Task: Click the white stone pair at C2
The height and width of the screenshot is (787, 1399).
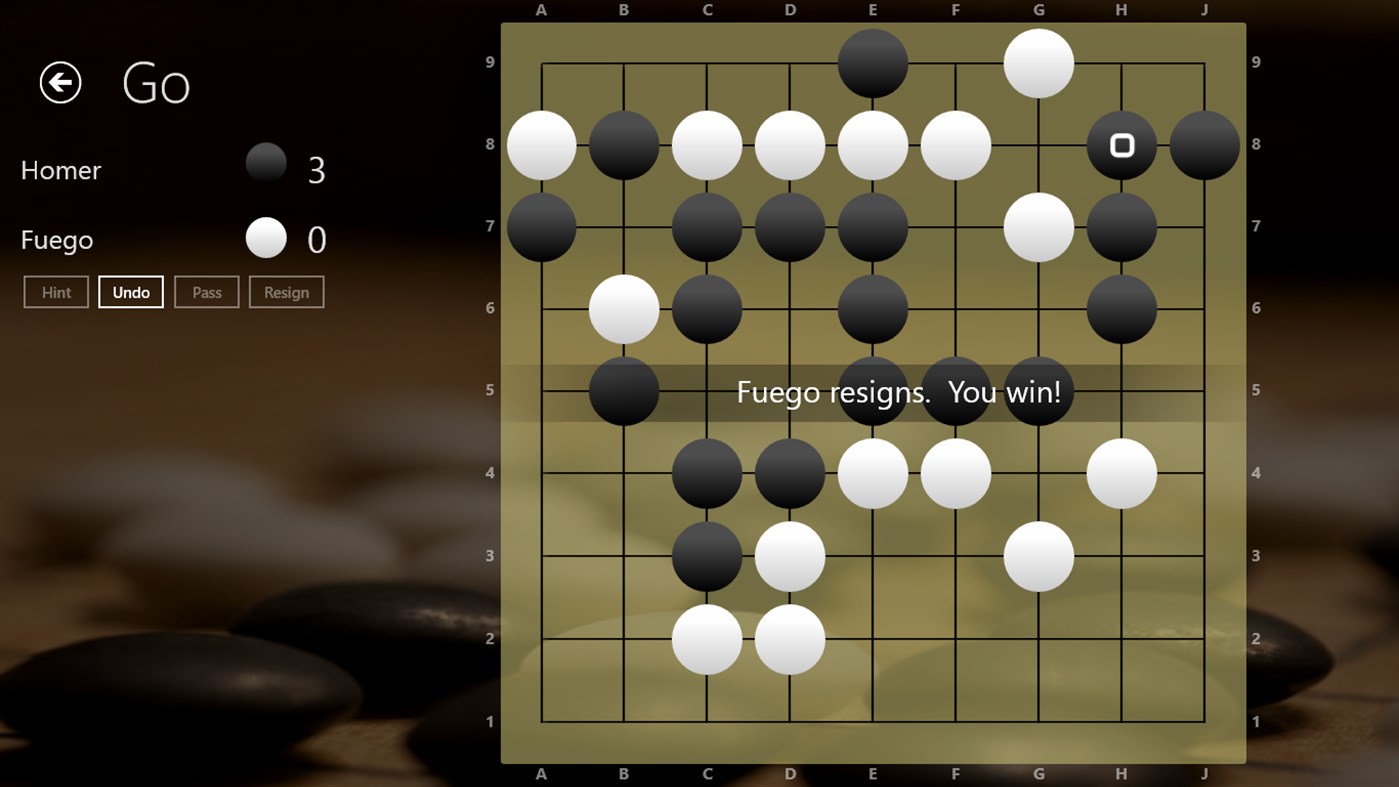Action: (706, 639)
